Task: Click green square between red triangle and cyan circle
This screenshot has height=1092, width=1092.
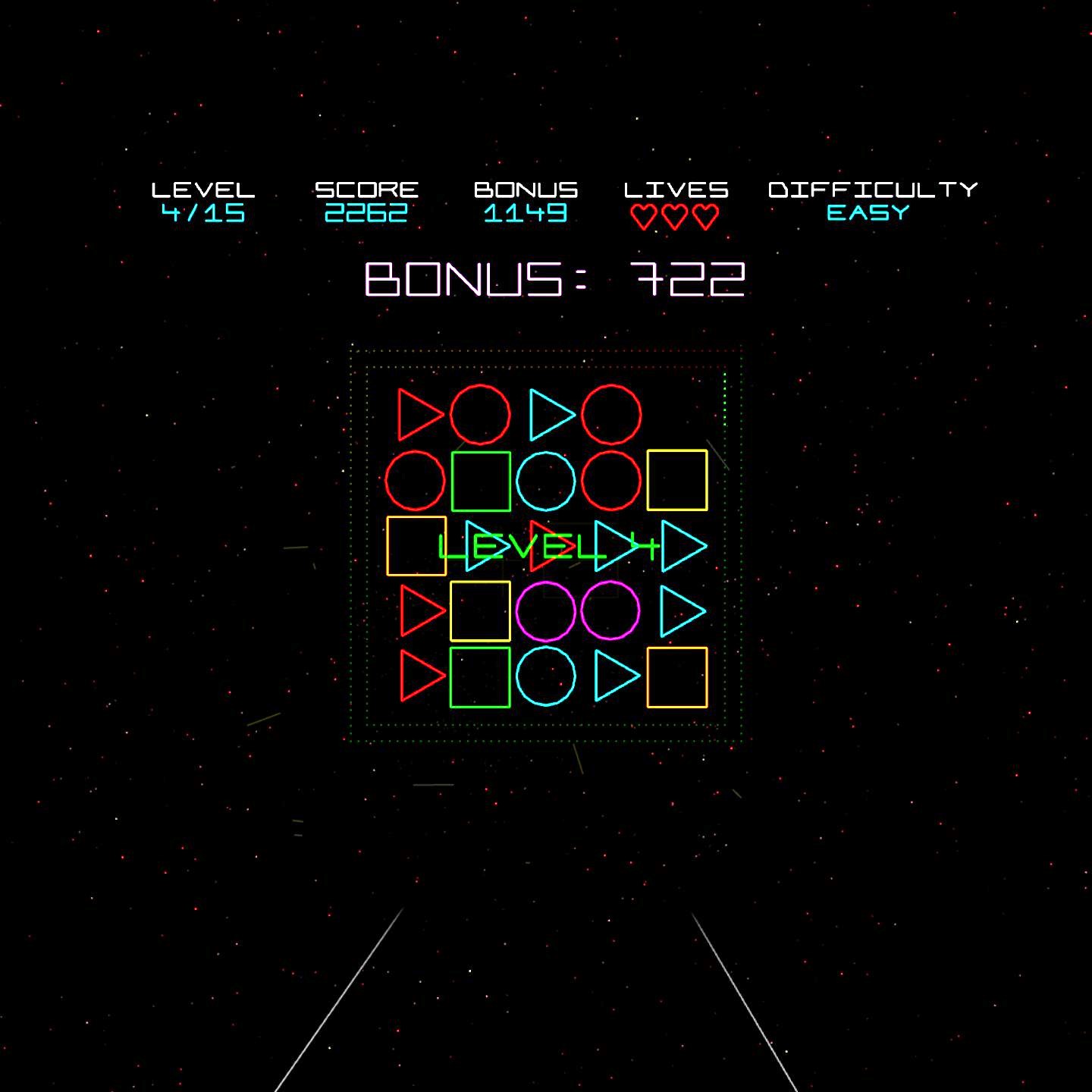Action: point(480,677)
